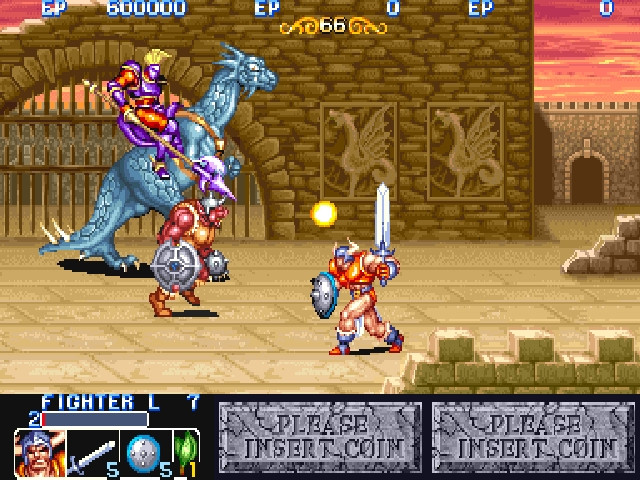Select the round shield level icon
This screenshot has height=480, width=640.
coord(141,451)
